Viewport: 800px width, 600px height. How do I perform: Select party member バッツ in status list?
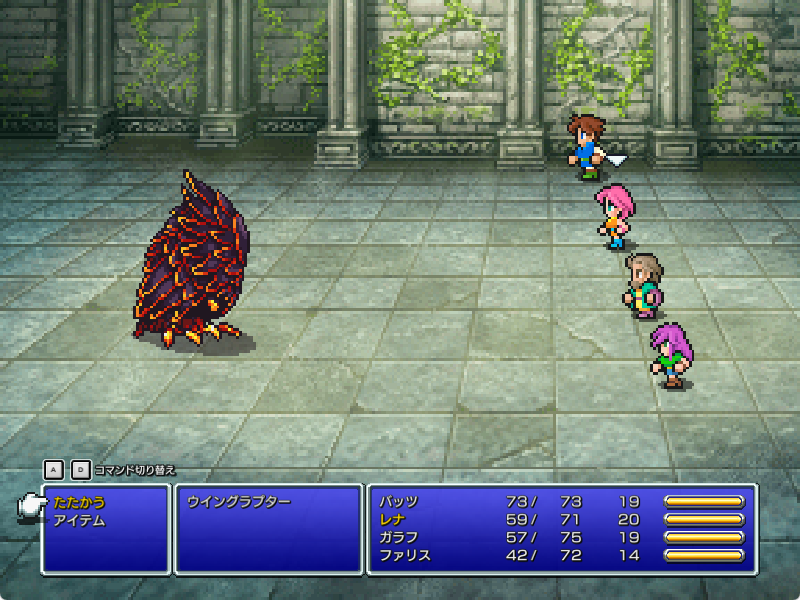click(x=400, y=502)
